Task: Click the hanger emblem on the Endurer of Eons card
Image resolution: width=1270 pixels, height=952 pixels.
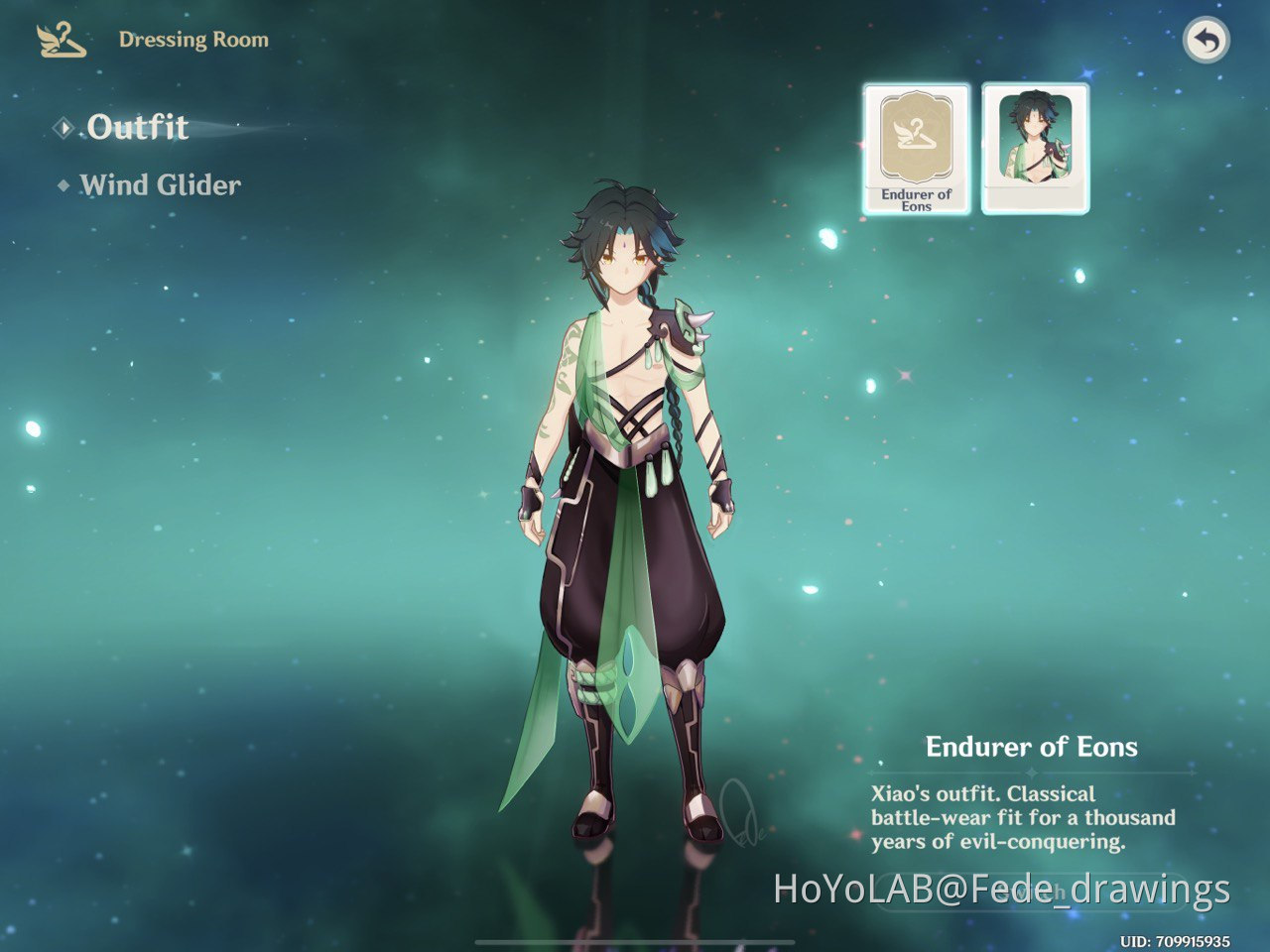Action: (x=918, y=134)
